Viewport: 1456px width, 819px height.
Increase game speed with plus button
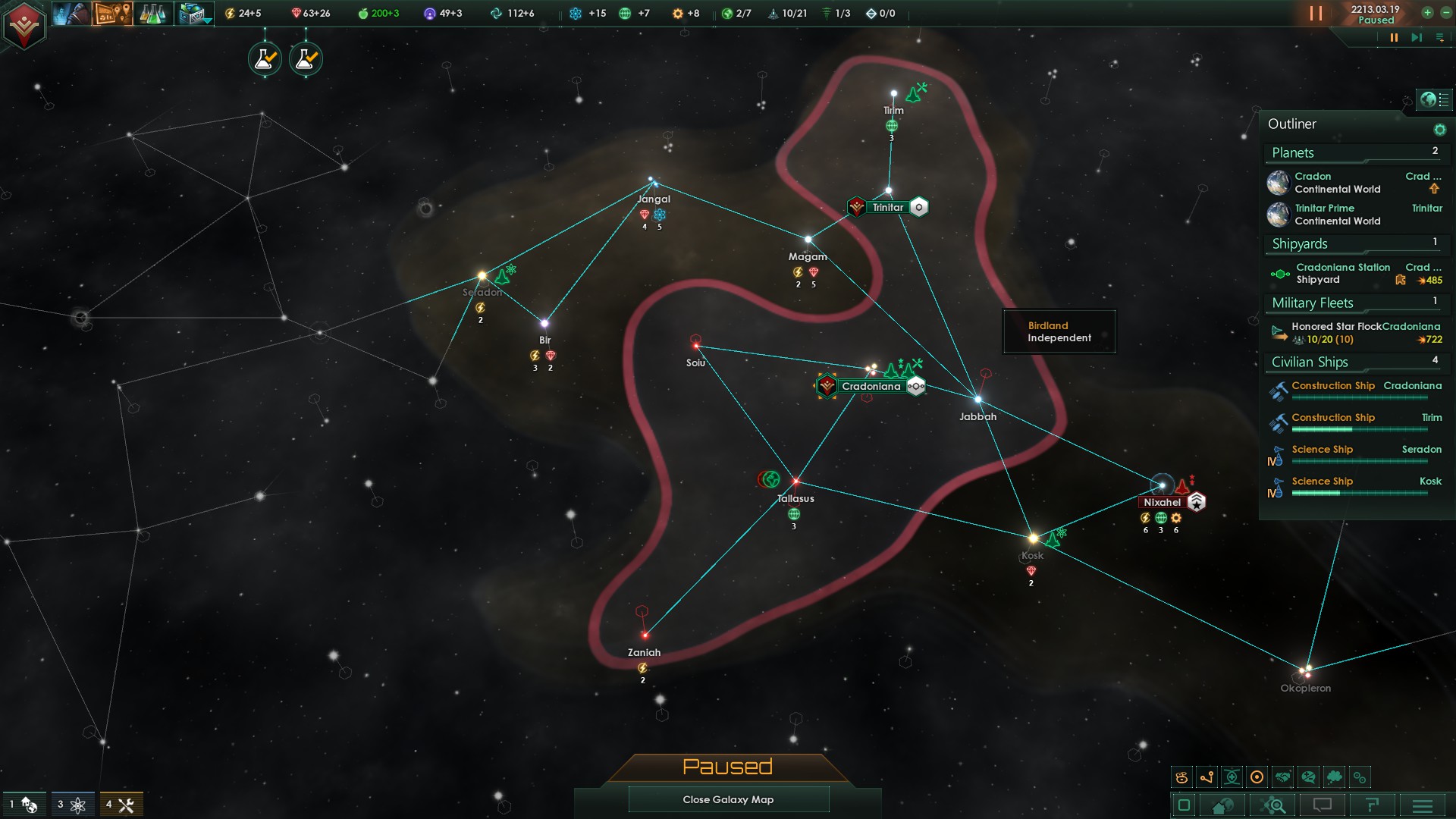[x=1427, y=12]
